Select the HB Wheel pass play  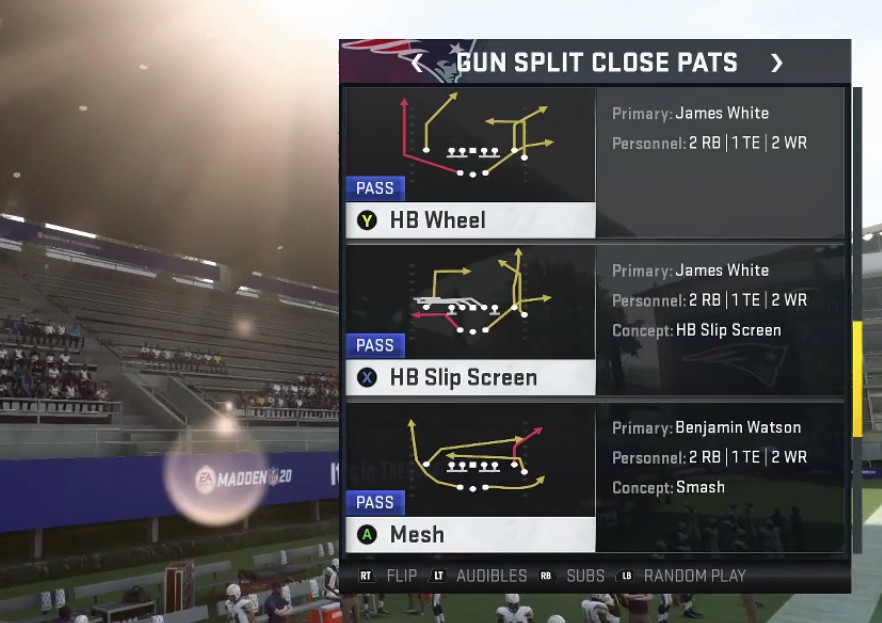(x=470, y=162)
